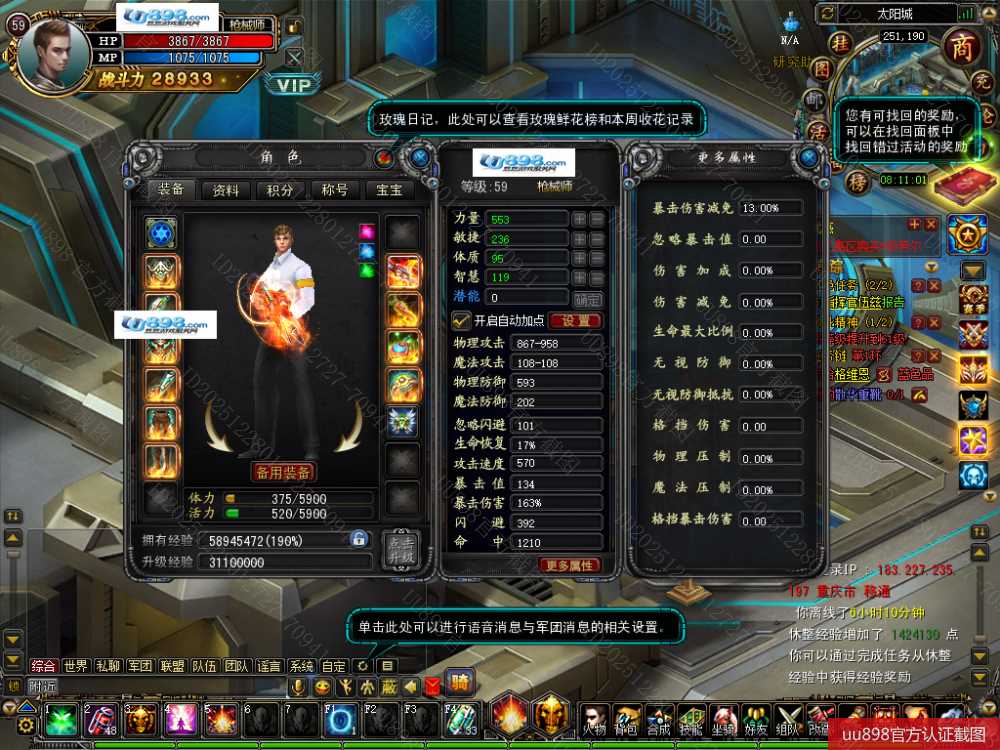Viewport: 1000px width, 750px height.
Task: Open the VIP badge
Action: click(x=294, y=85)
